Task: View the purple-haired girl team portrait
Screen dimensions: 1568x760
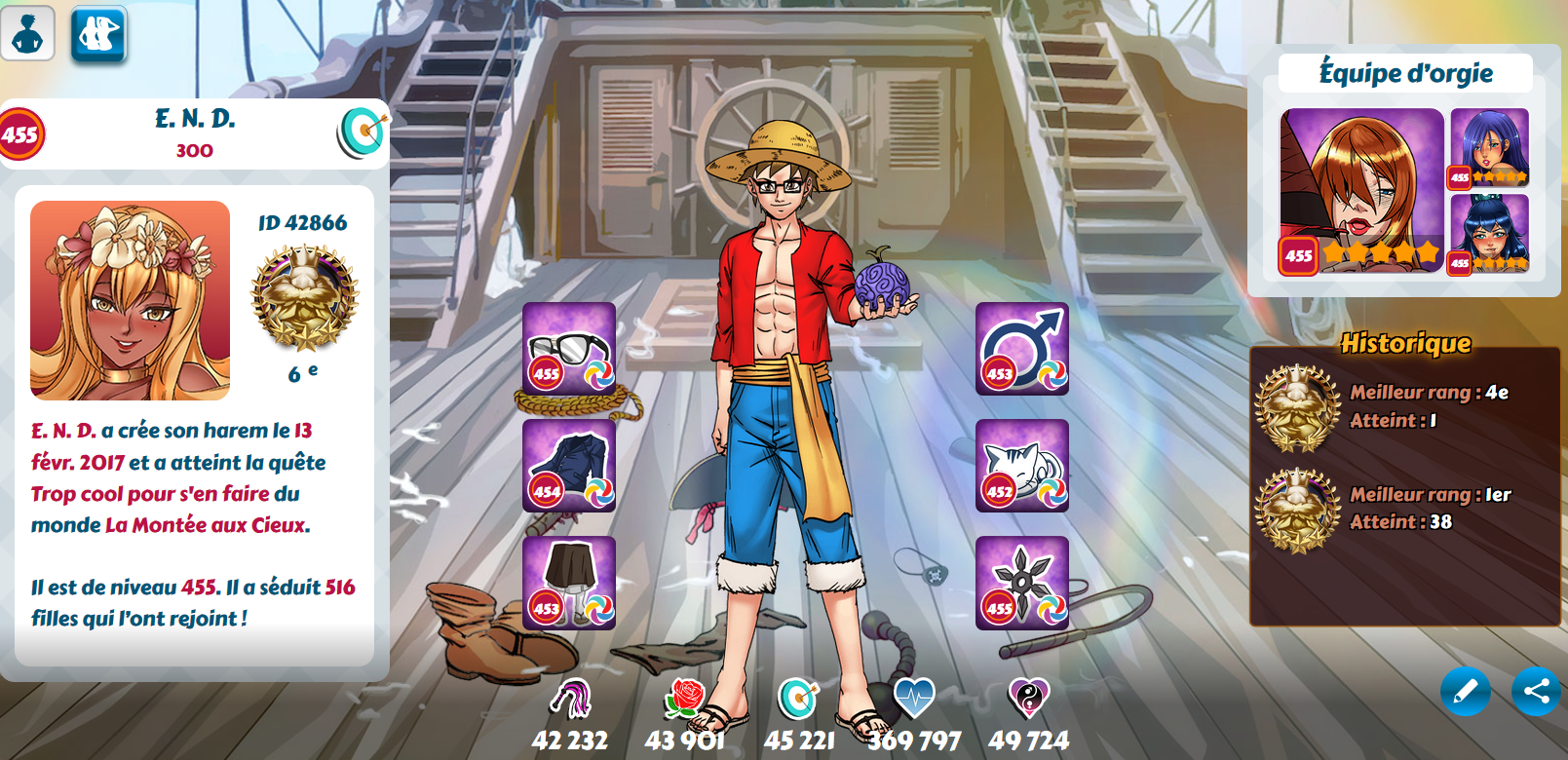Action: tap(1489, 147)
